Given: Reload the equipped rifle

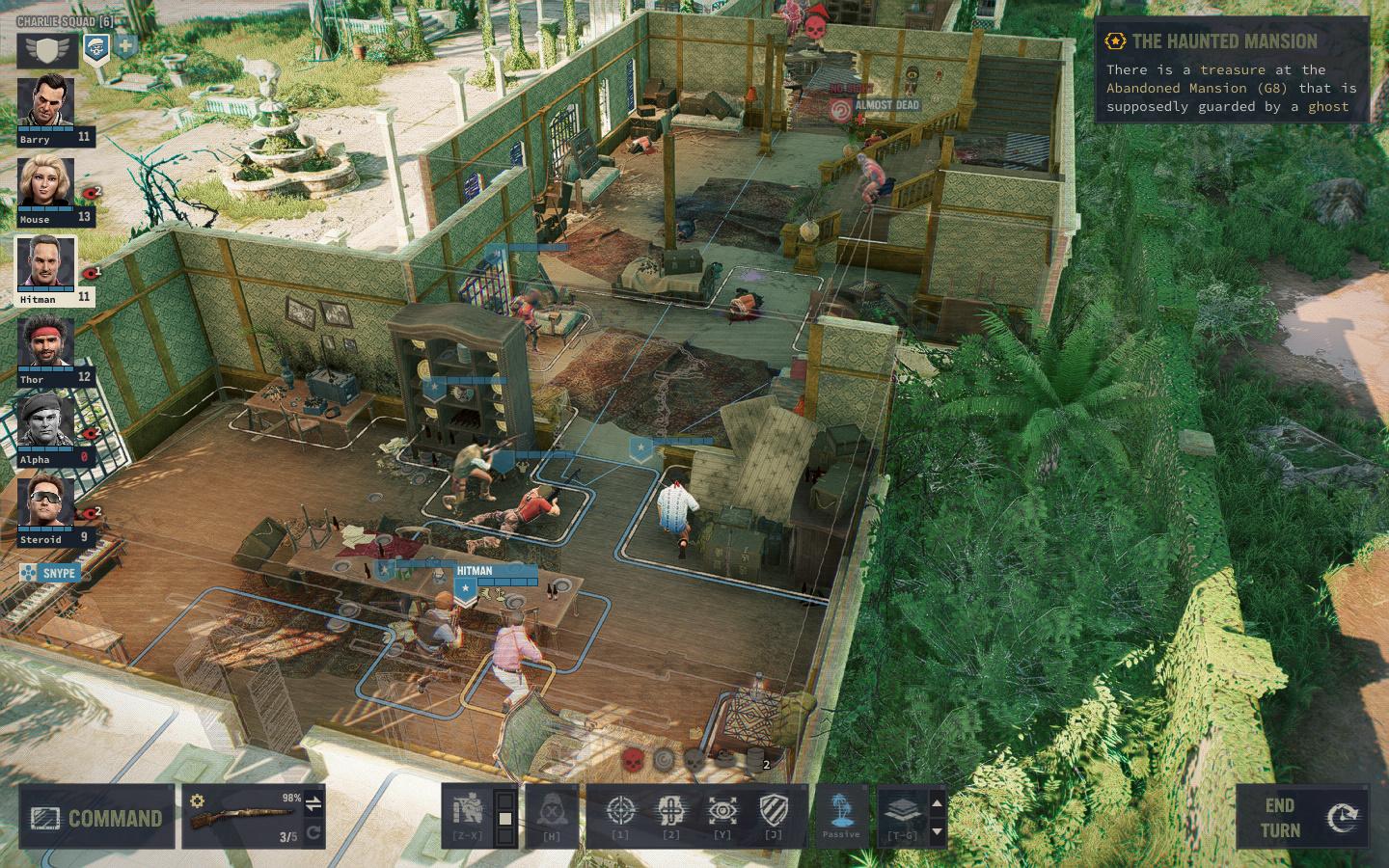Looking at the screenshot, I should pyautogui.click(x=313, y=833).
